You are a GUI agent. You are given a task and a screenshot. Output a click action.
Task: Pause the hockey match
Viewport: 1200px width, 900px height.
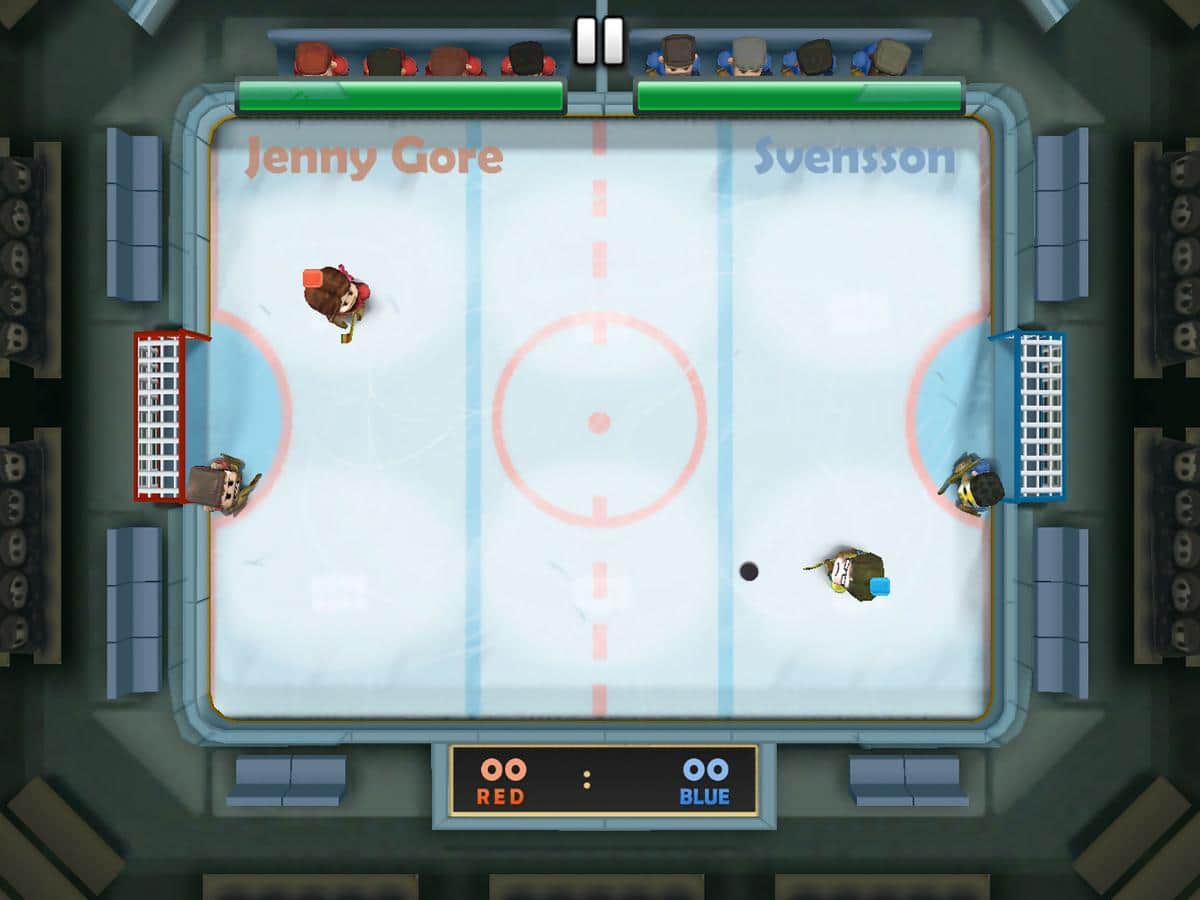(x=599, y=41)
